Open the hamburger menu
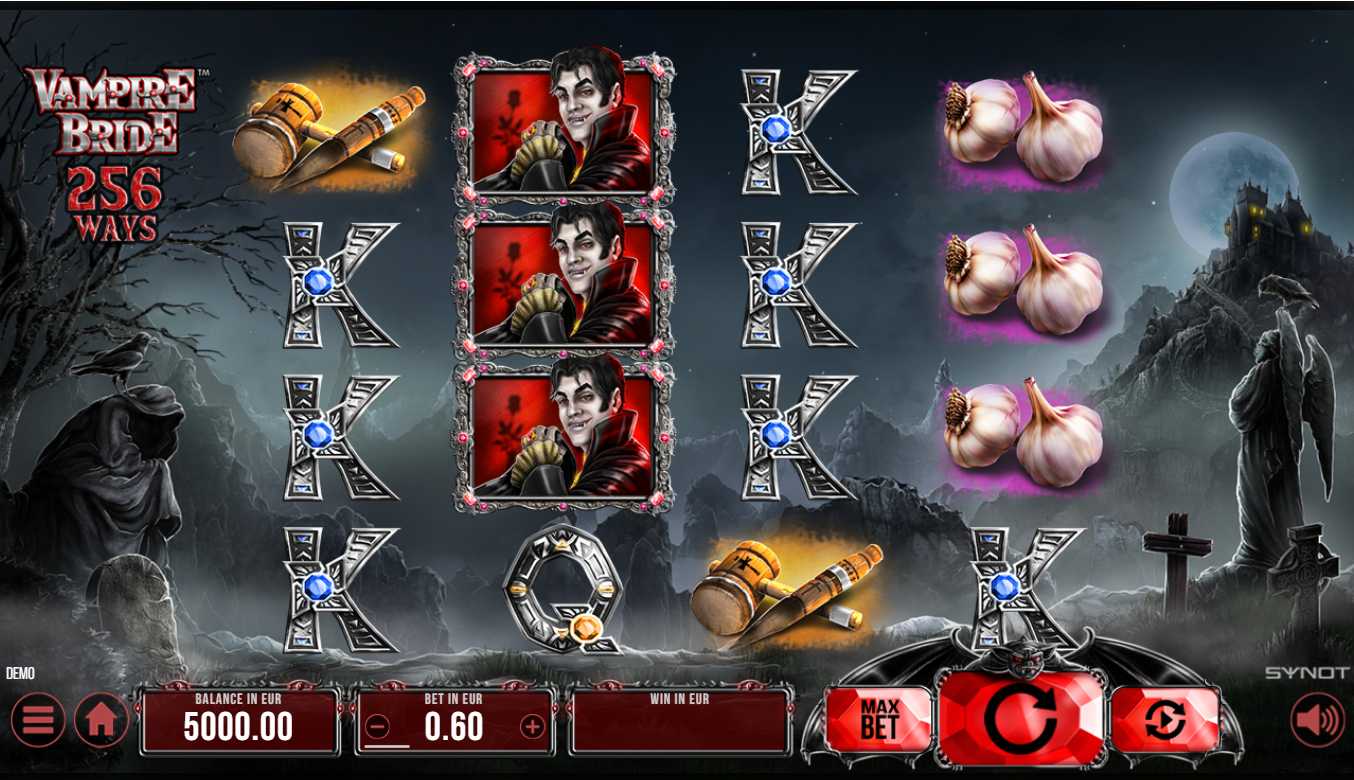The height and width of the screenshot is (780, 1354). tap(38, 720)
